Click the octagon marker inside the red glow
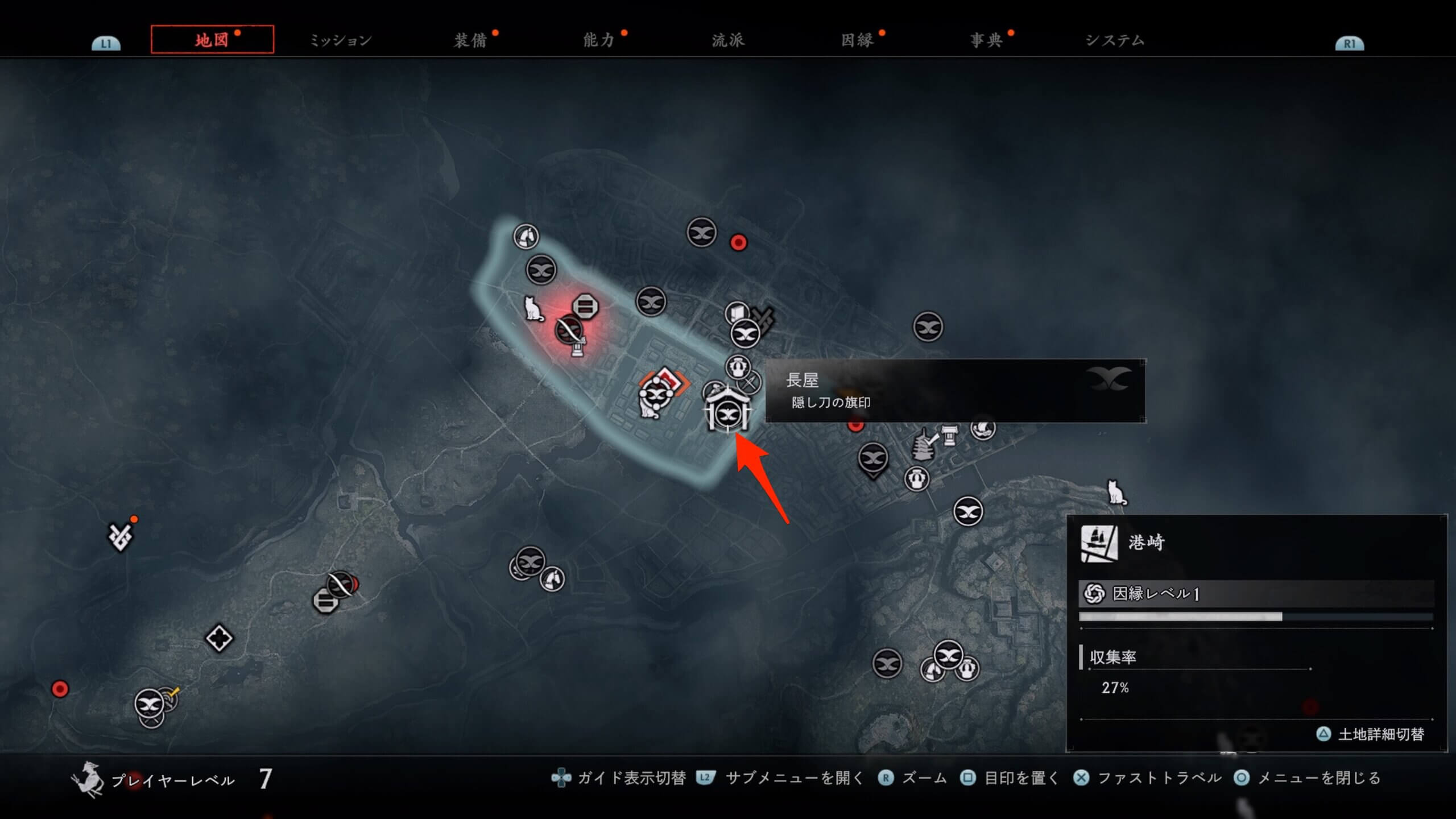The image size is (1456, 819). point(585,307)
